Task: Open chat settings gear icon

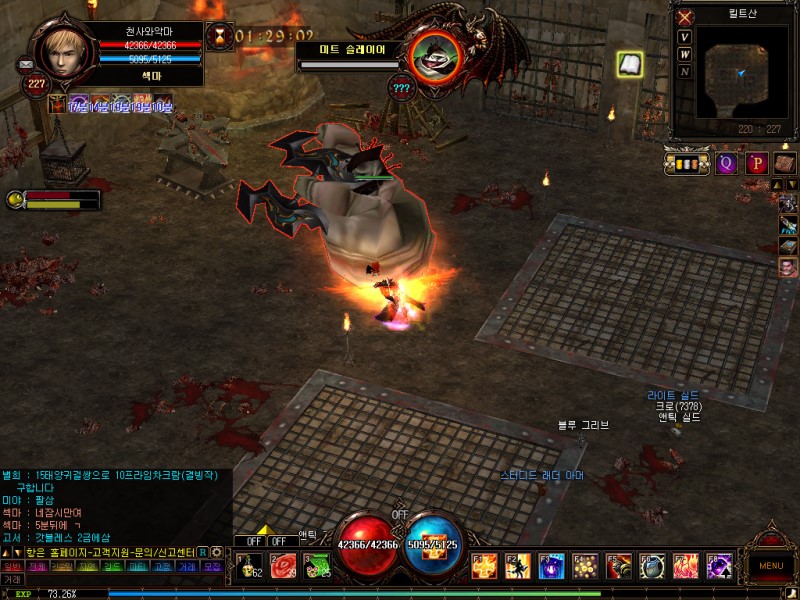Action: [x=216, y=552]
